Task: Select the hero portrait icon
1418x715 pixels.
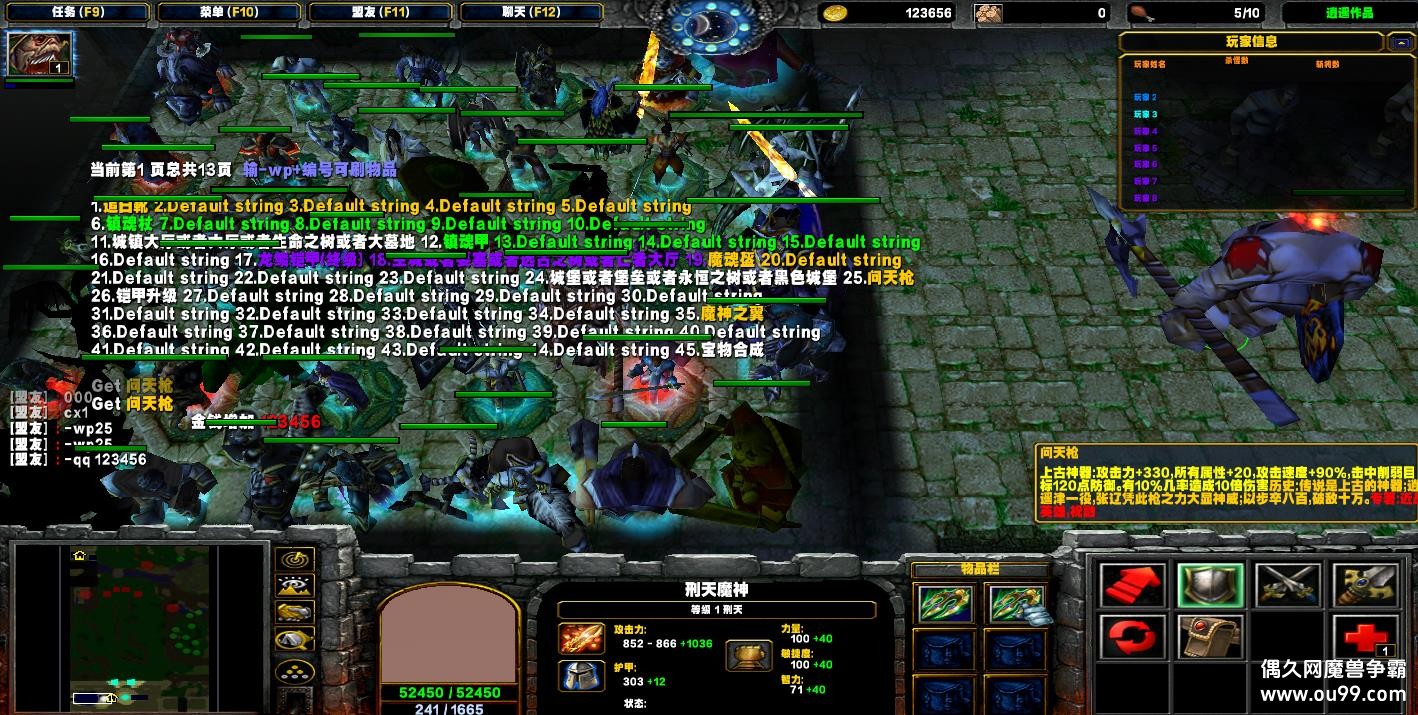Action: [x=40, y=54]
